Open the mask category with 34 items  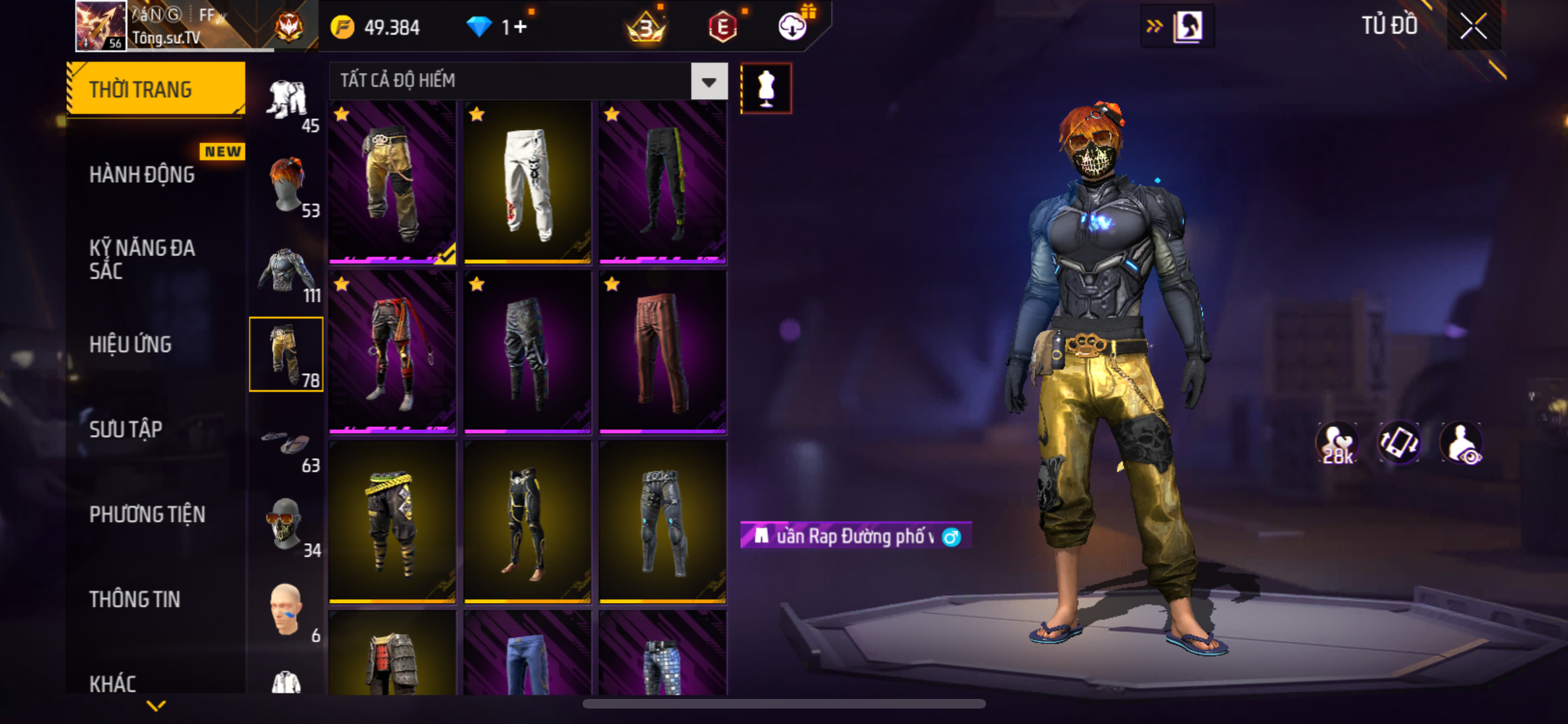(287, 525)
